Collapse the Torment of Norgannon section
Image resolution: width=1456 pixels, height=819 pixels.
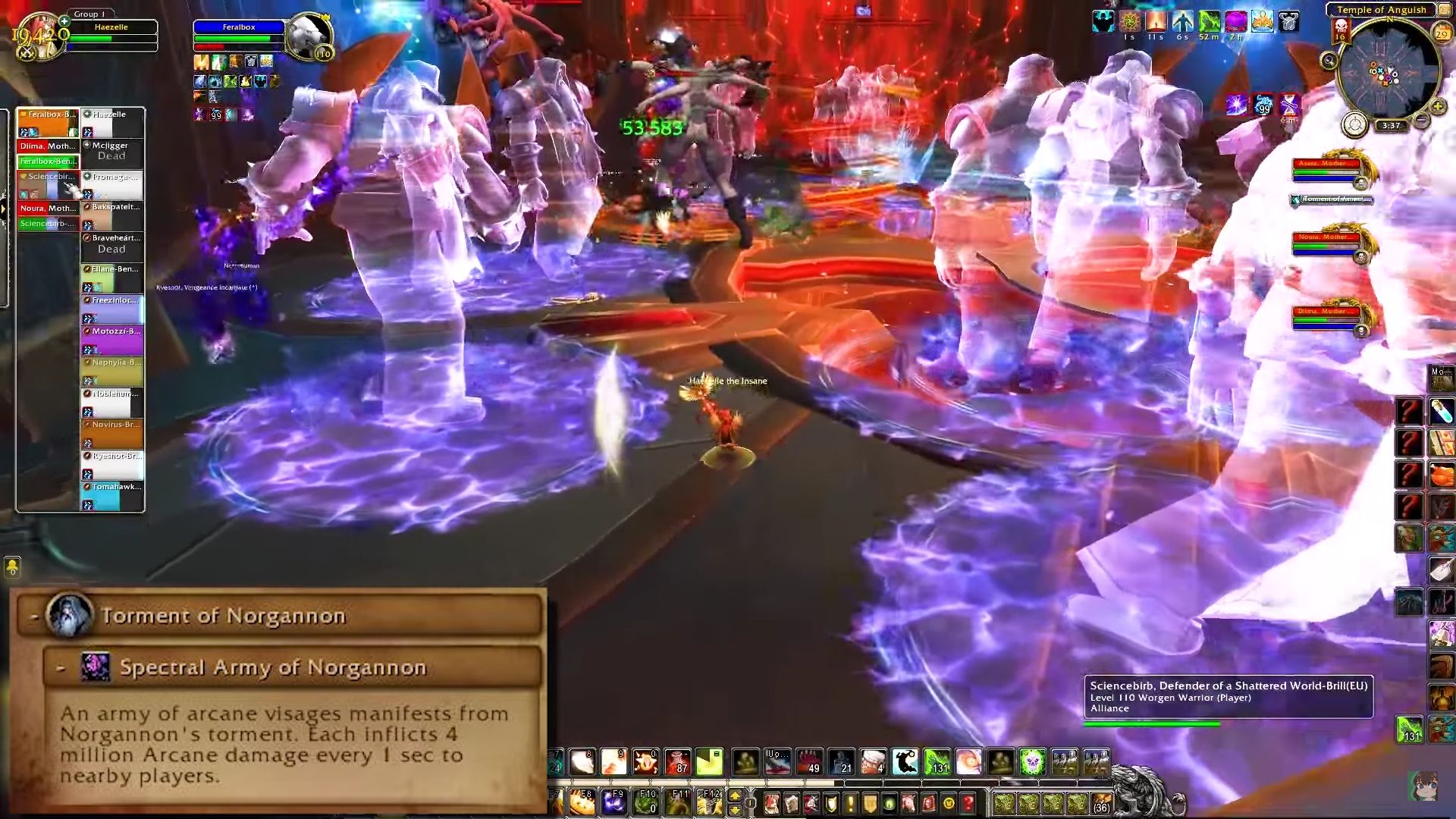[36, 616]
